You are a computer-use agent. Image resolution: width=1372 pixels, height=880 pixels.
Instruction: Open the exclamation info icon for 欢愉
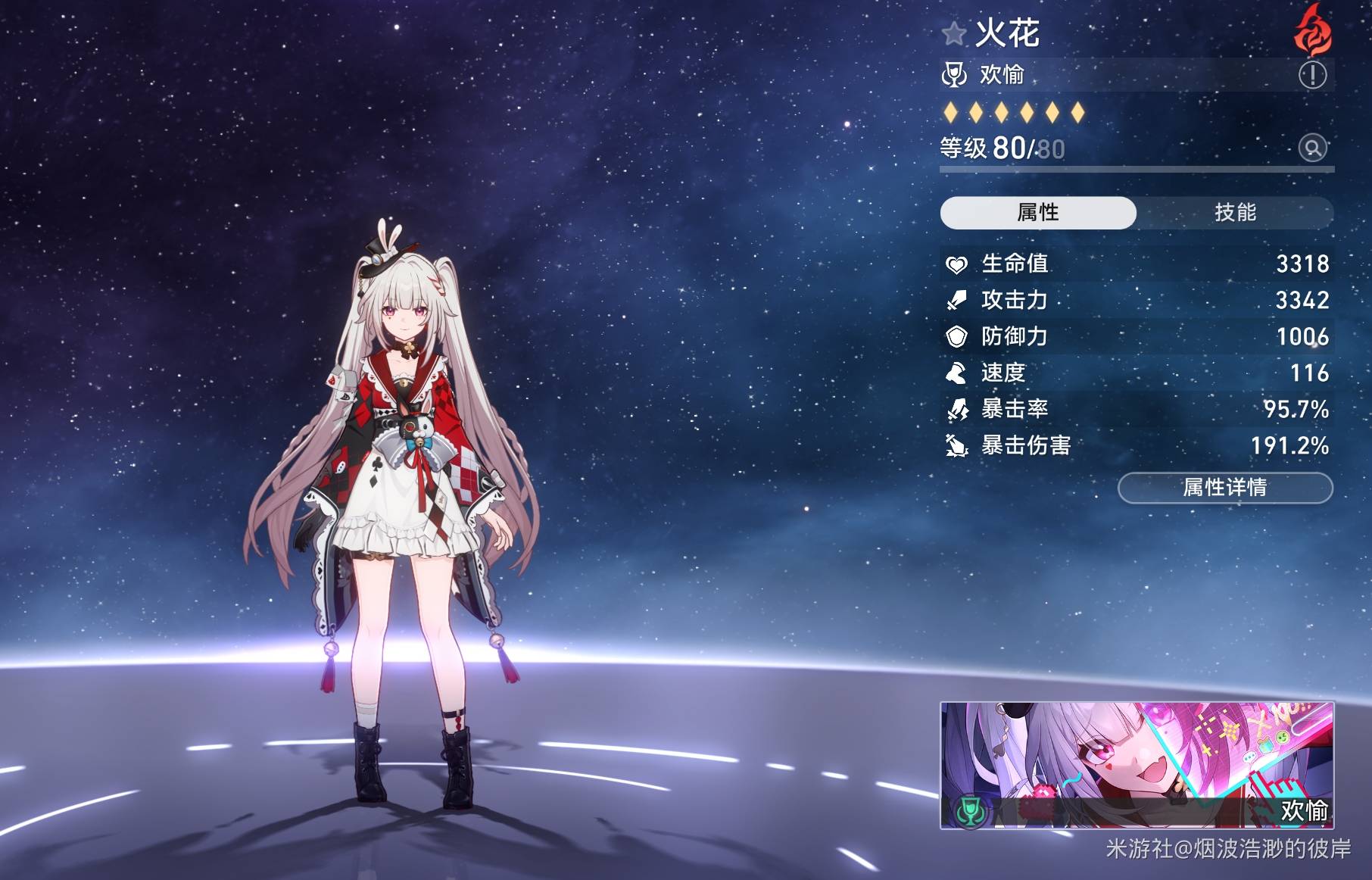(x=1312, y=75)
